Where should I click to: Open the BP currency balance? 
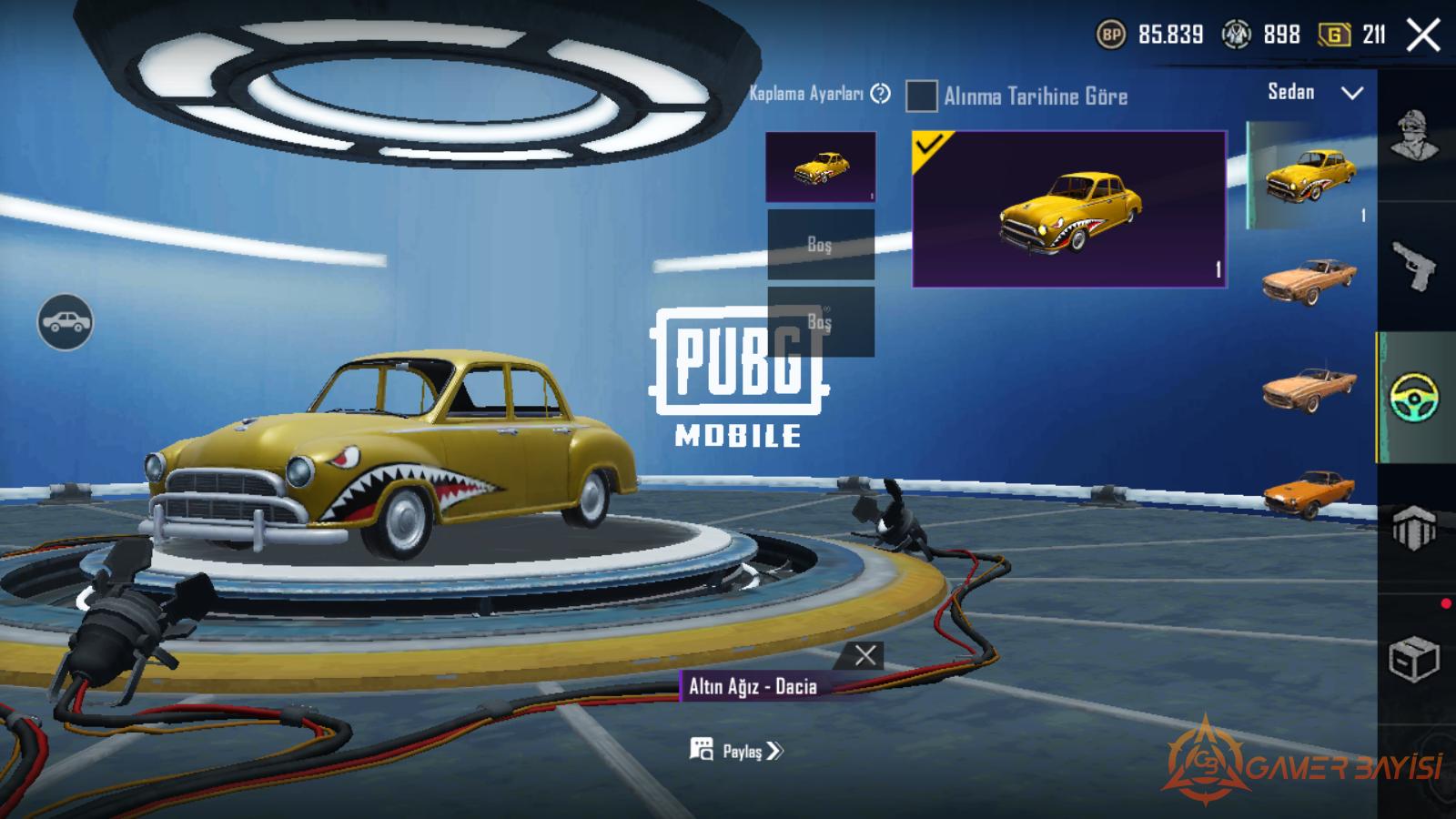(x=1151, y=35)
